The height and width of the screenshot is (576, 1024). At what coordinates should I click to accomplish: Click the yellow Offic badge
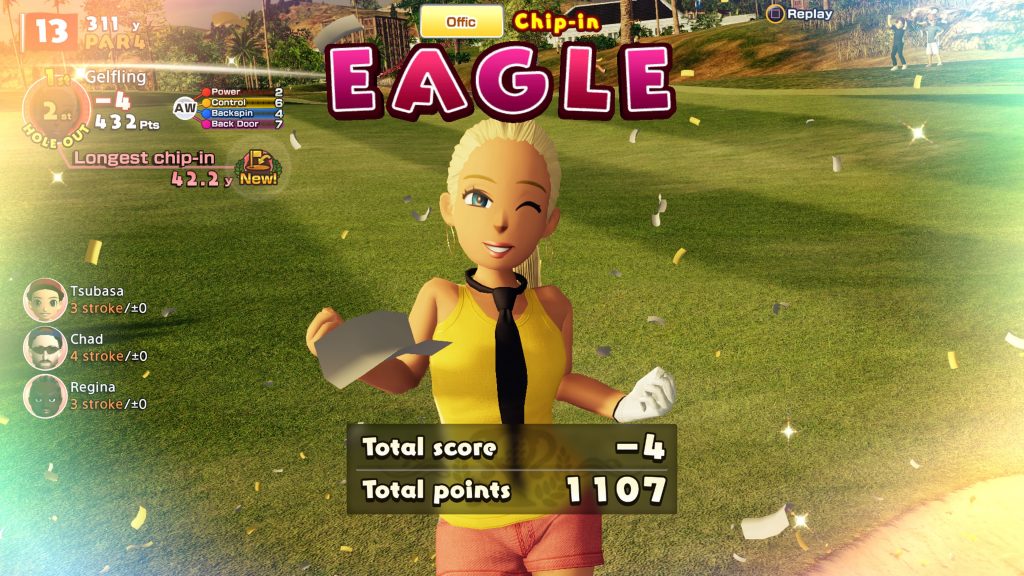461,21
